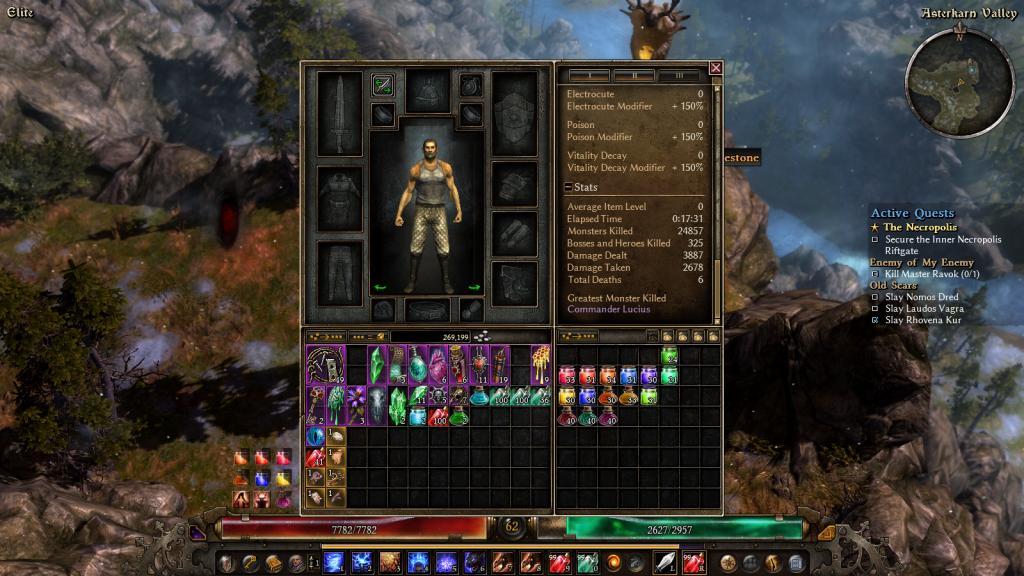Switch to stats tab I

click(x=590, y=75)
